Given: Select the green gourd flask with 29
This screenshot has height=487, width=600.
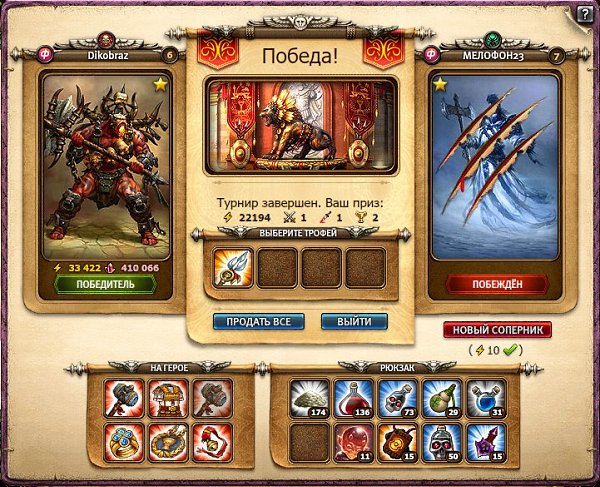Looking at the screenshot, I should pyautogui.click(x=442, y=398).
